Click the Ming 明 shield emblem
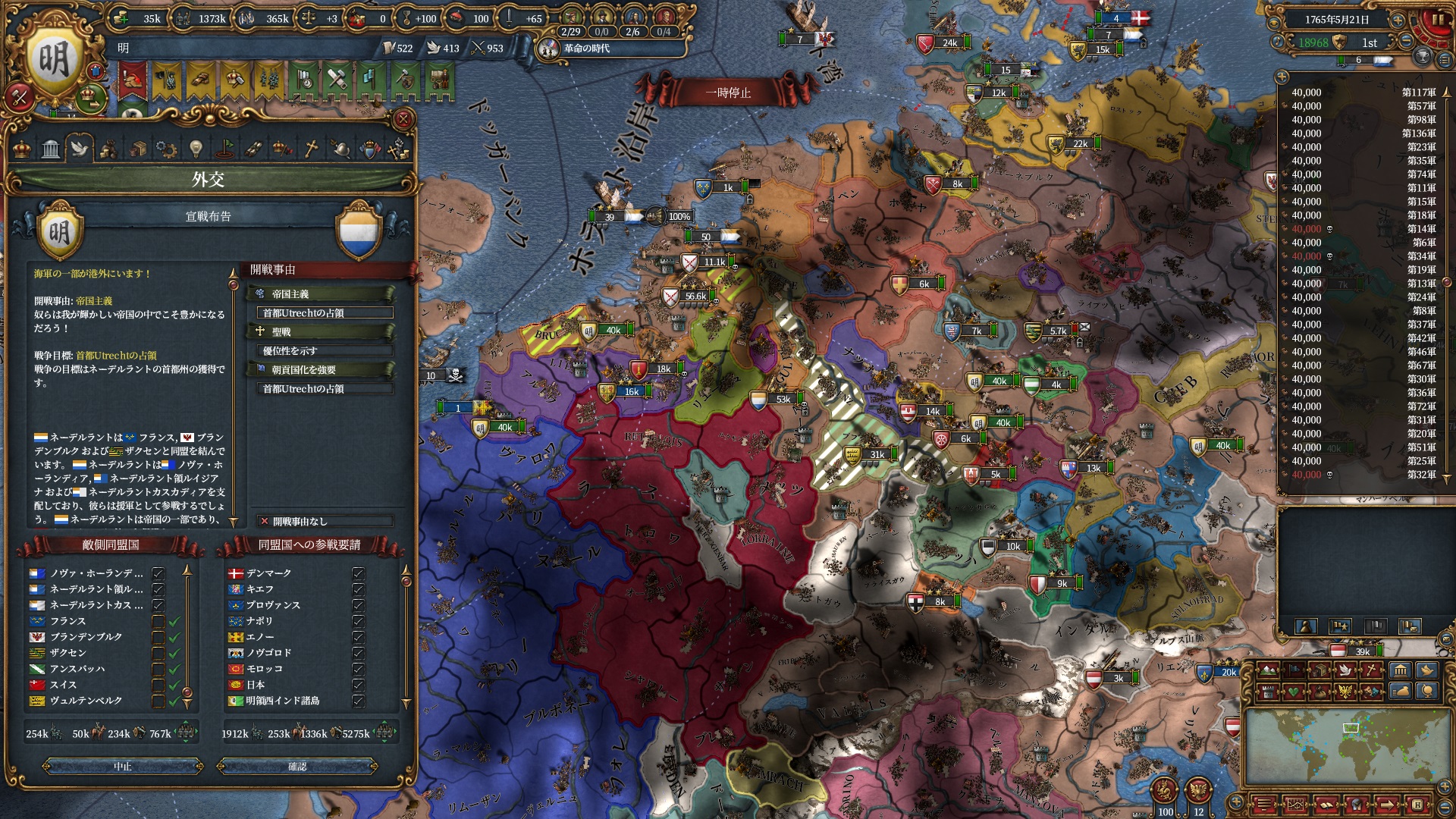The width and height of the screenshot is (1456, 819). [53, 61]
